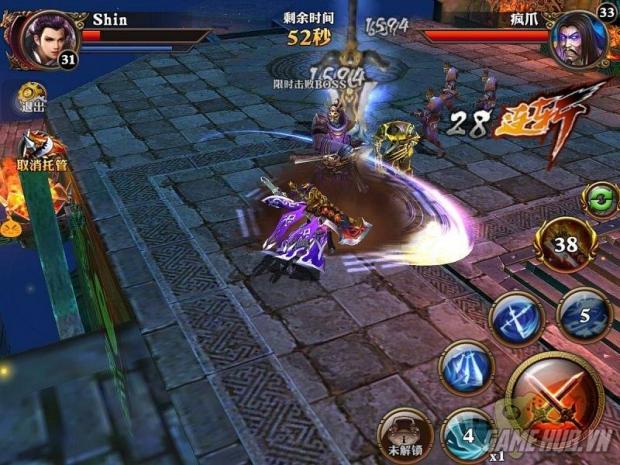Cancel auto-battle with the 取消托管 button

[x=38, y=150]
